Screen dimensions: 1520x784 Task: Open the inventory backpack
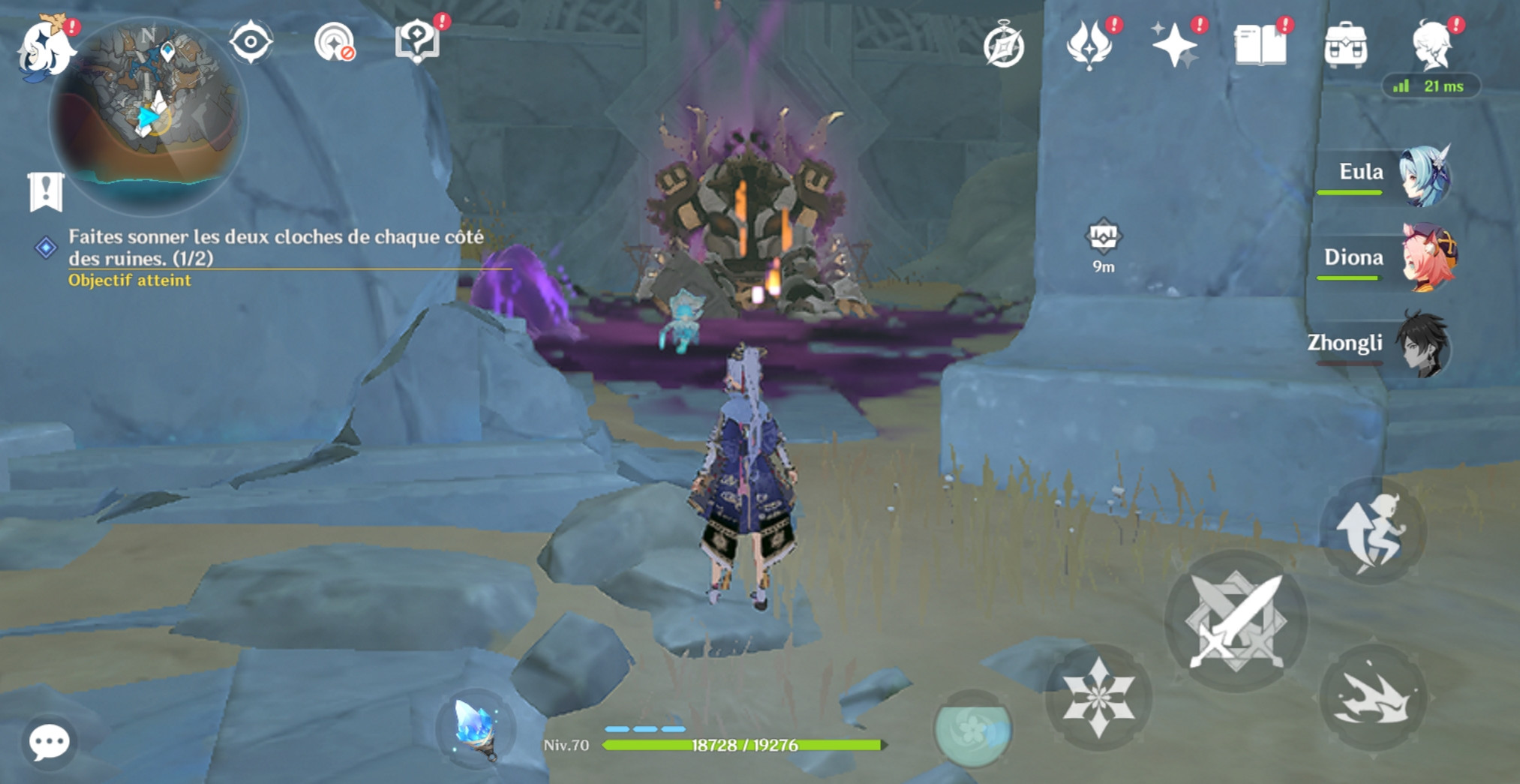click(x=1346, y=45)
